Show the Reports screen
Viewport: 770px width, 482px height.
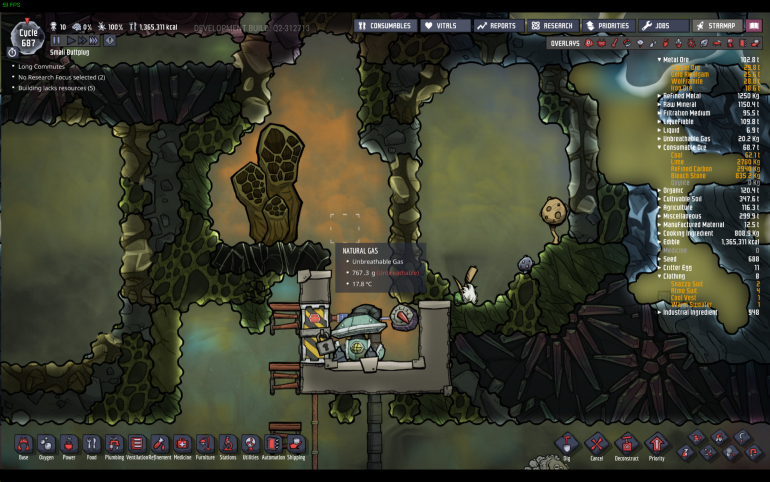[498, 26]
